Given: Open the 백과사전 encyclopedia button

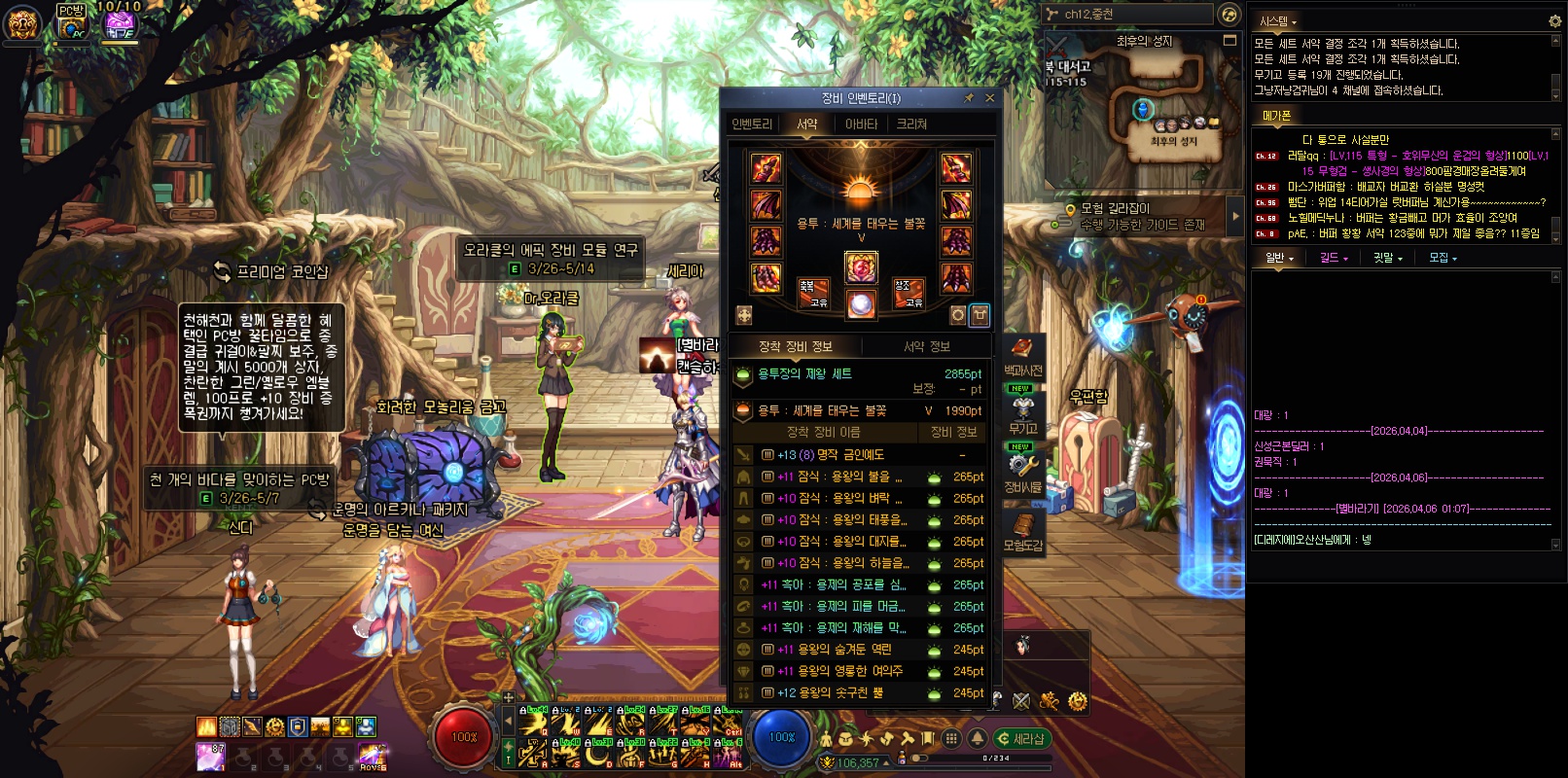Looking at the screenshot, I should pos(1022,356).
